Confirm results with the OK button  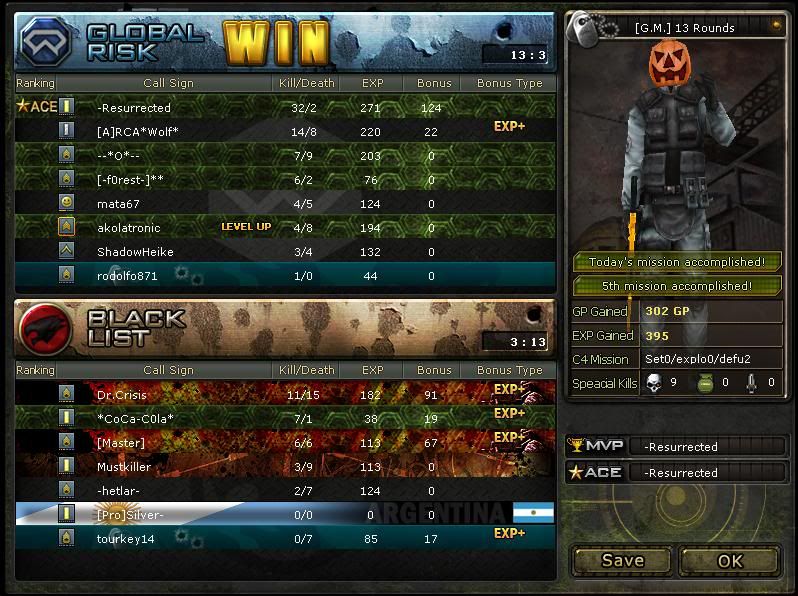tap(730, 560)
